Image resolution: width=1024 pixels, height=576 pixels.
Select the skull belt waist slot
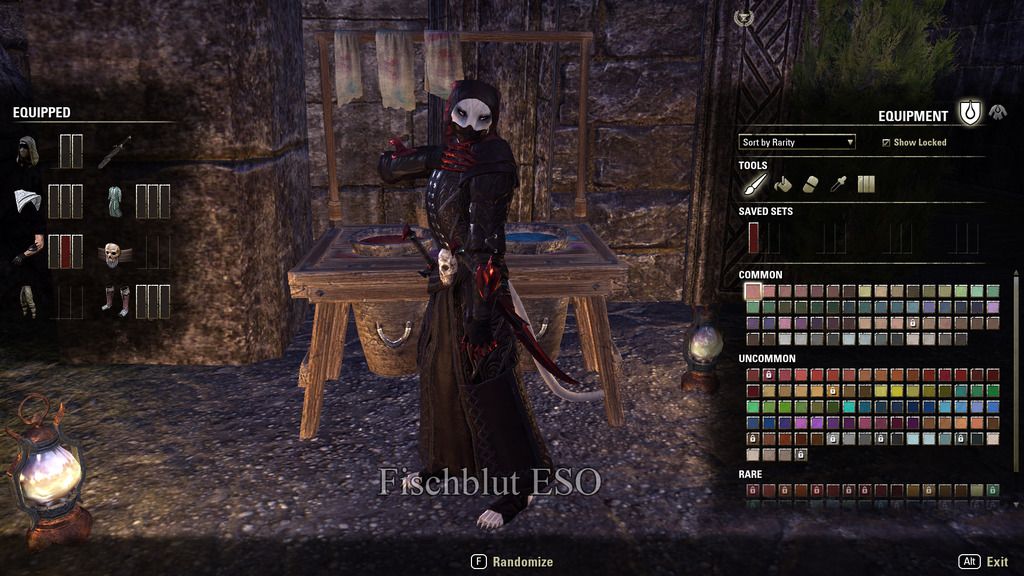point(113,252)
